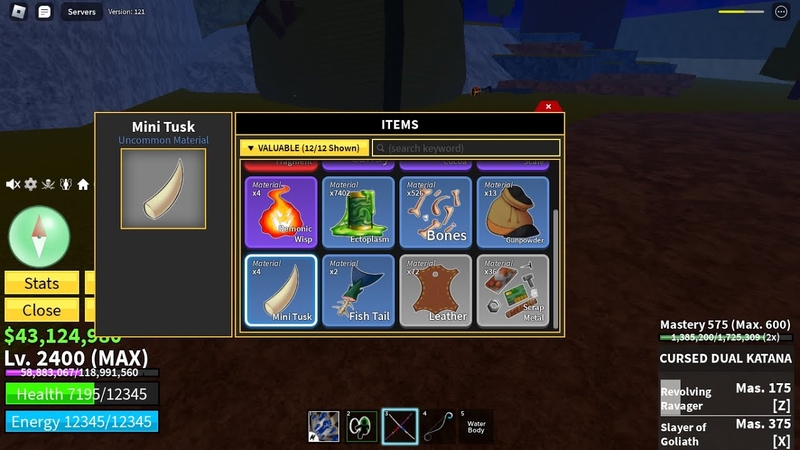Viewport: 800px width, 450px height.
Task: Click the white home icon
Action: [83, 185]
